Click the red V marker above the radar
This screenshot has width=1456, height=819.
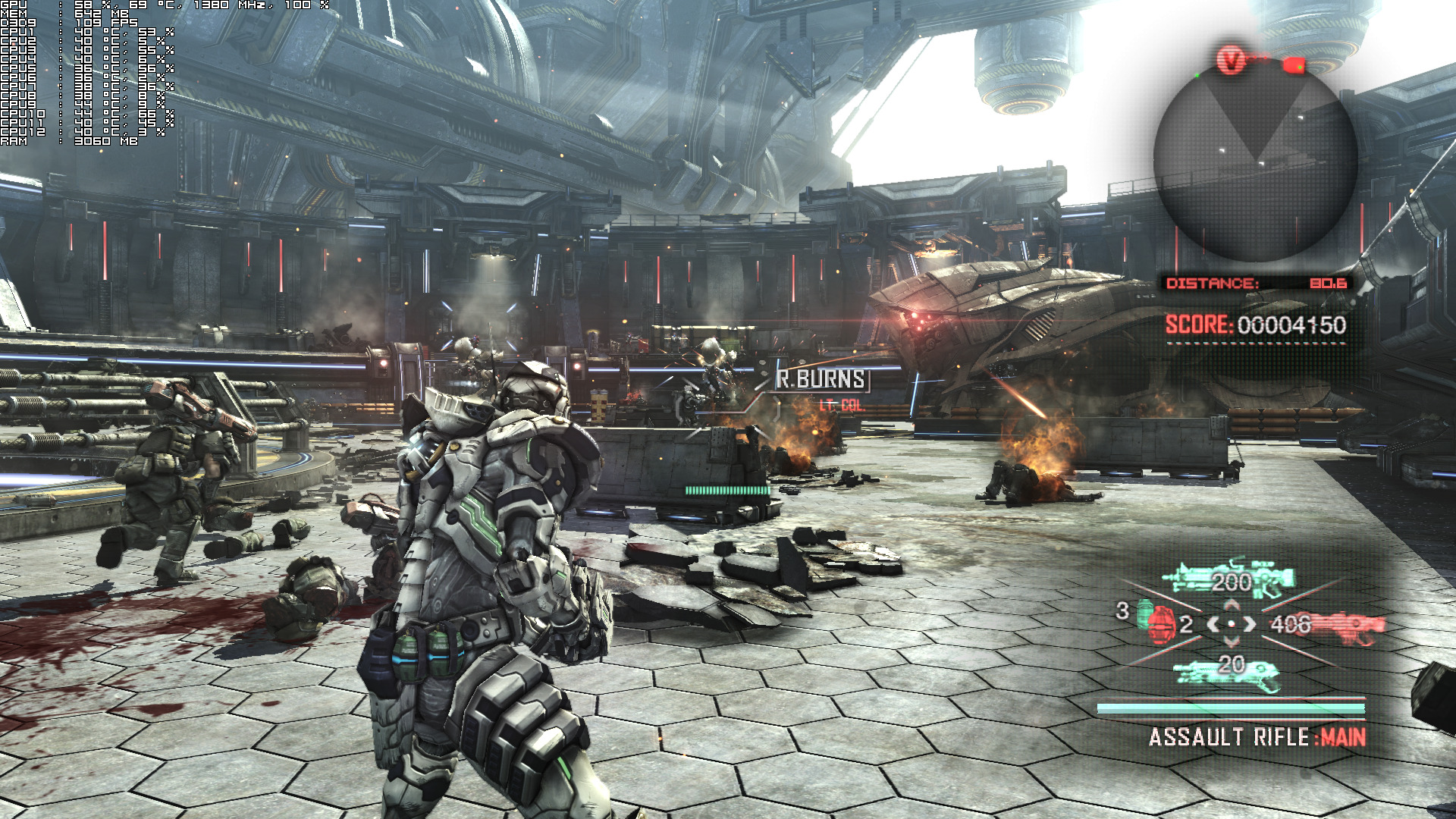[1232, 59]
